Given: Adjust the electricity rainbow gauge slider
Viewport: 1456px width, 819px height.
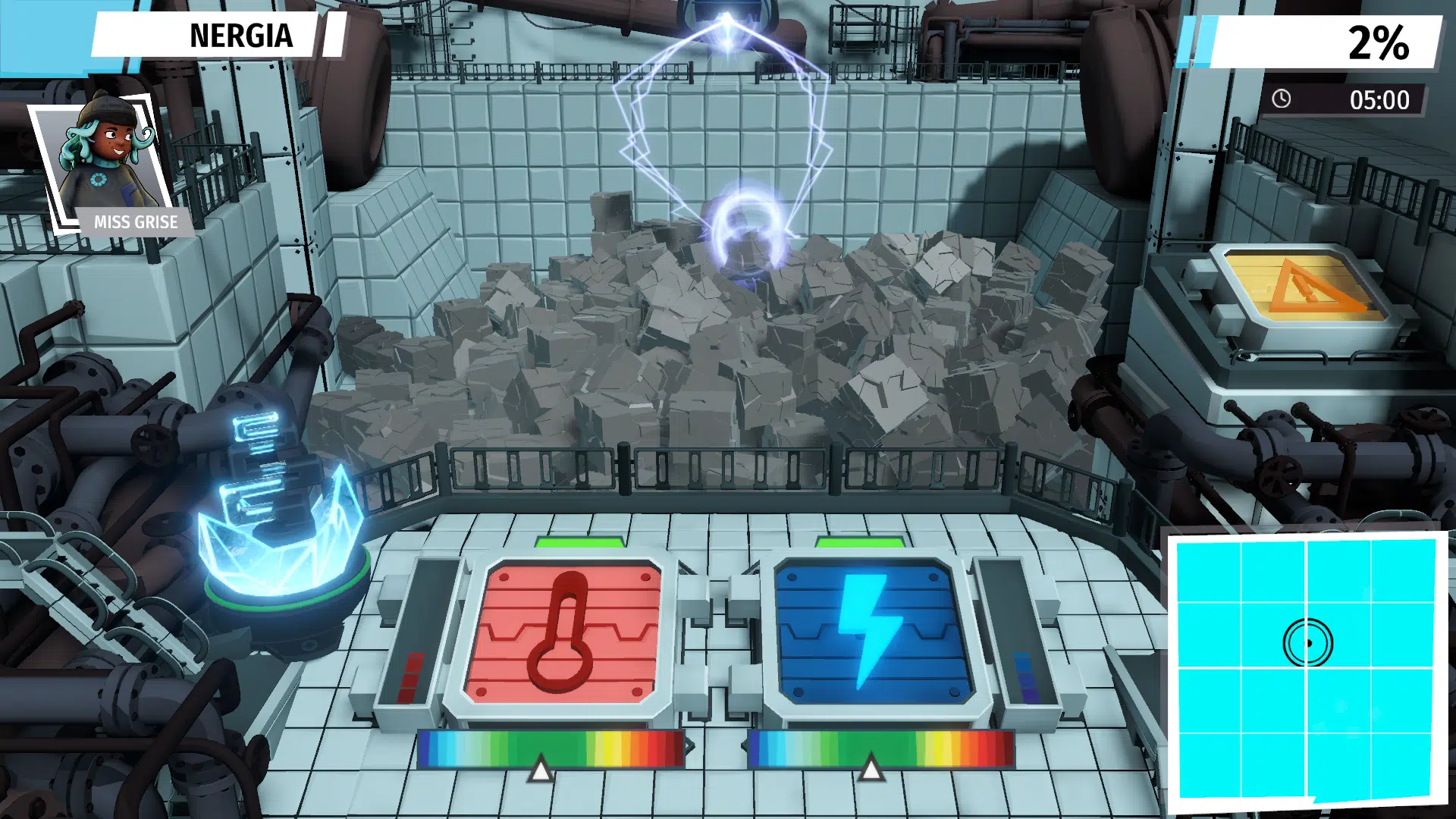Looking at the screenshot, I should (x=871, y=769).
